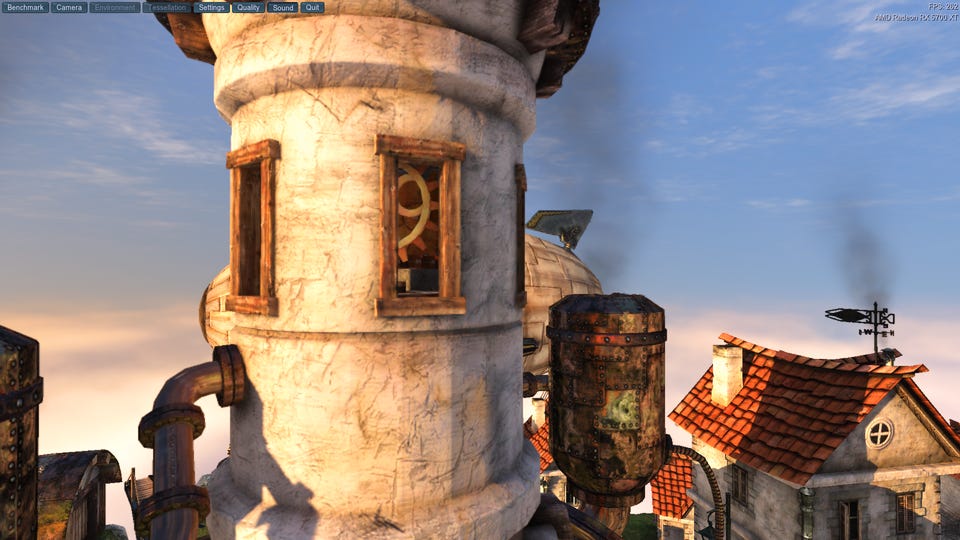Screen dimensions: 960x540
Task: Toggle the Sound button
Action: tap(283, 7)
